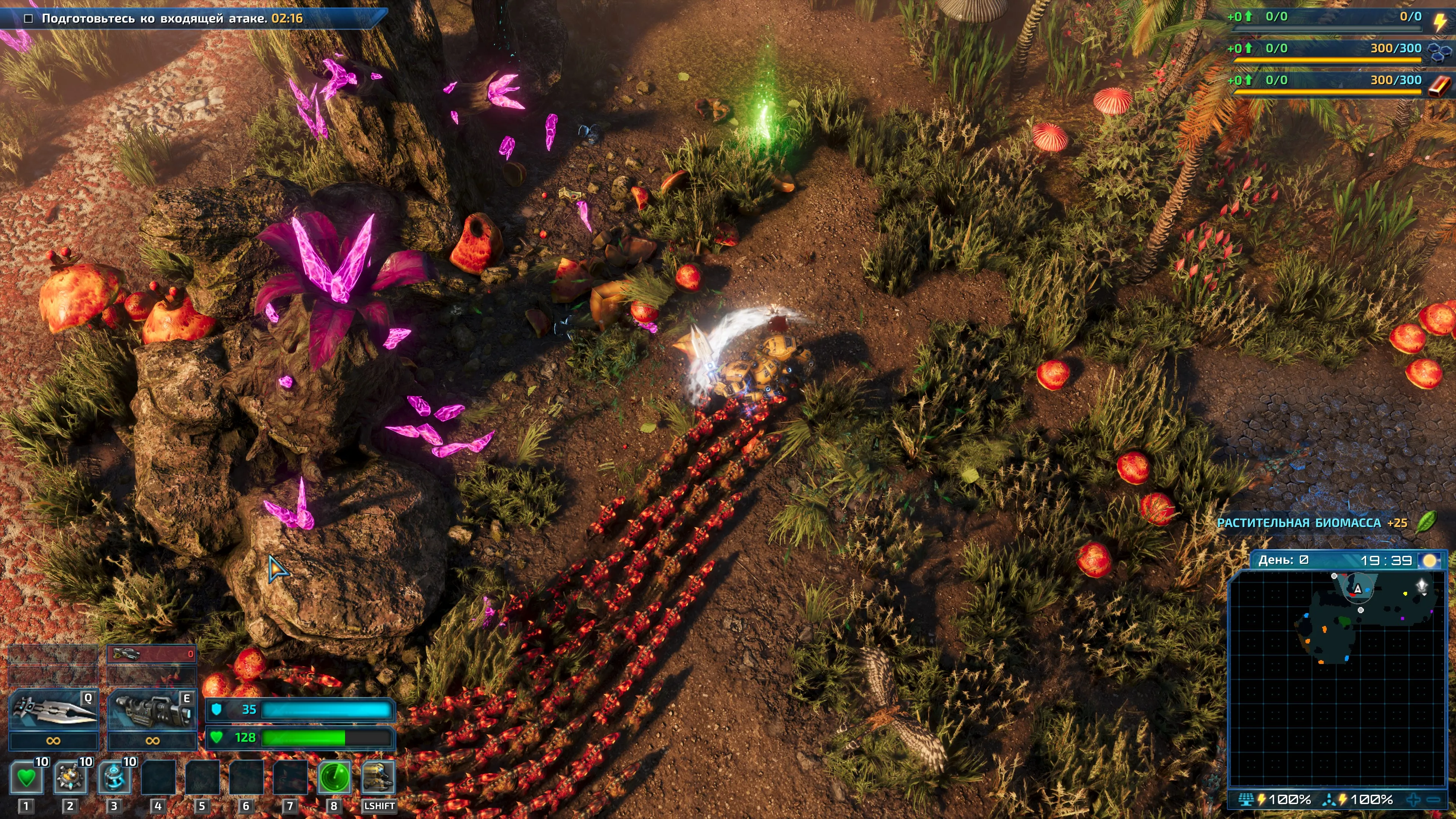The image size is (1456, 819).
Task: Click the sun day-cycle icon above the minimap
Action: click(1429, 560)
